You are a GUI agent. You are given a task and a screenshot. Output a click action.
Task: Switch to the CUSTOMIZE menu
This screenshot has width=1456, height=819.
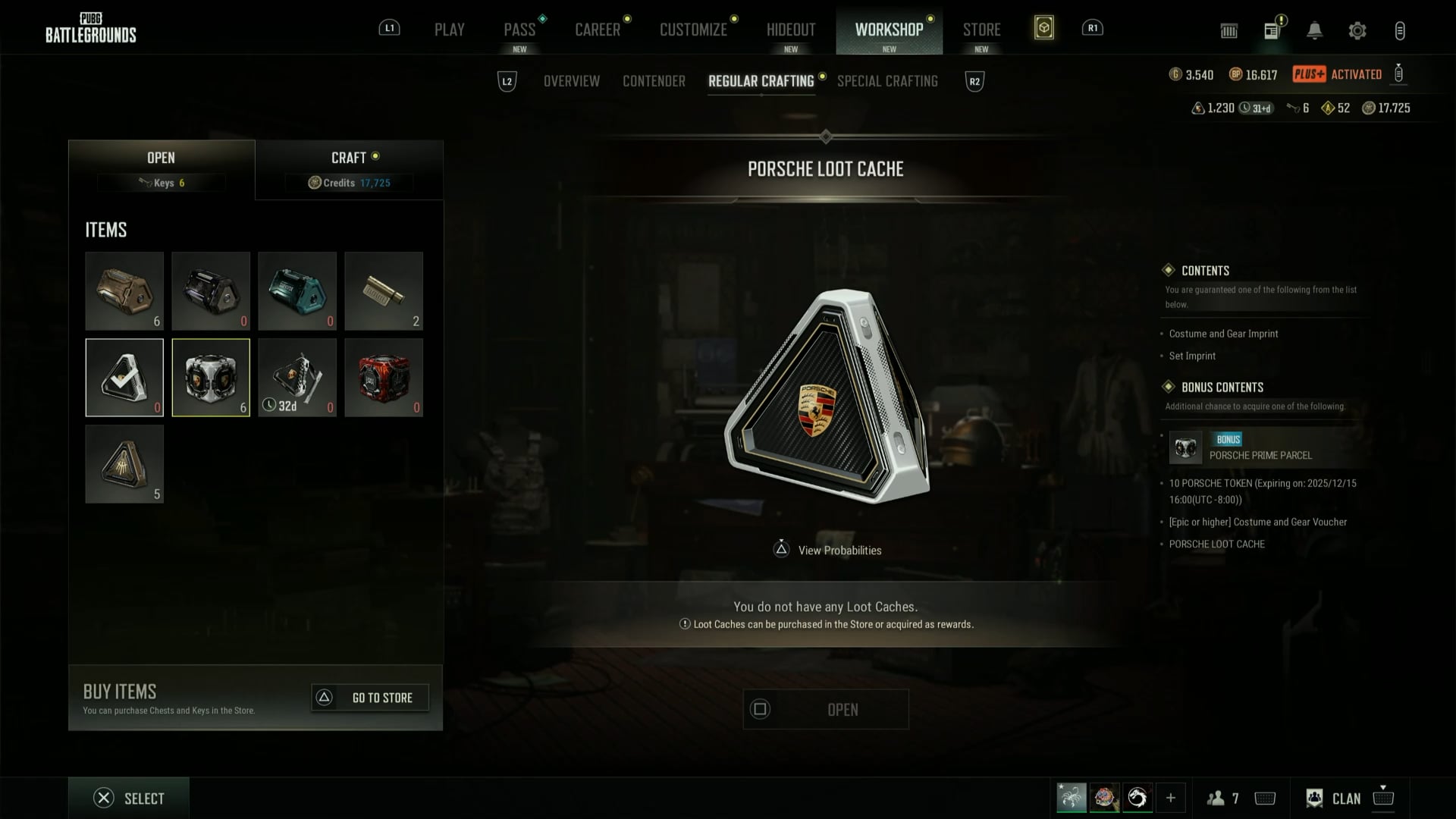point(693,30)
